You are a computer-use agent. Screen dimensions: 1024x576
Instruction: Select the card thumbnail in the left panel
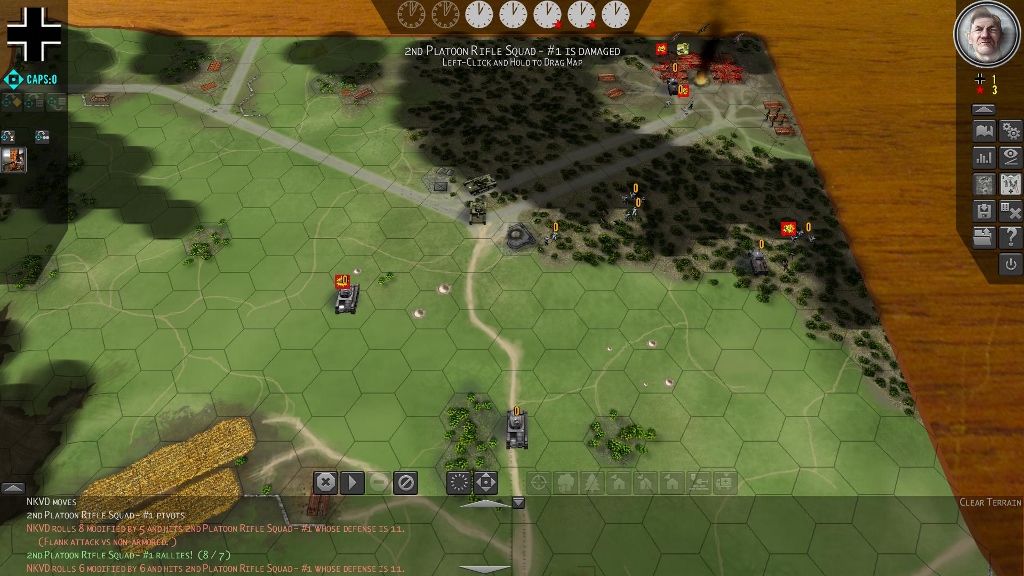pos(14,159)
